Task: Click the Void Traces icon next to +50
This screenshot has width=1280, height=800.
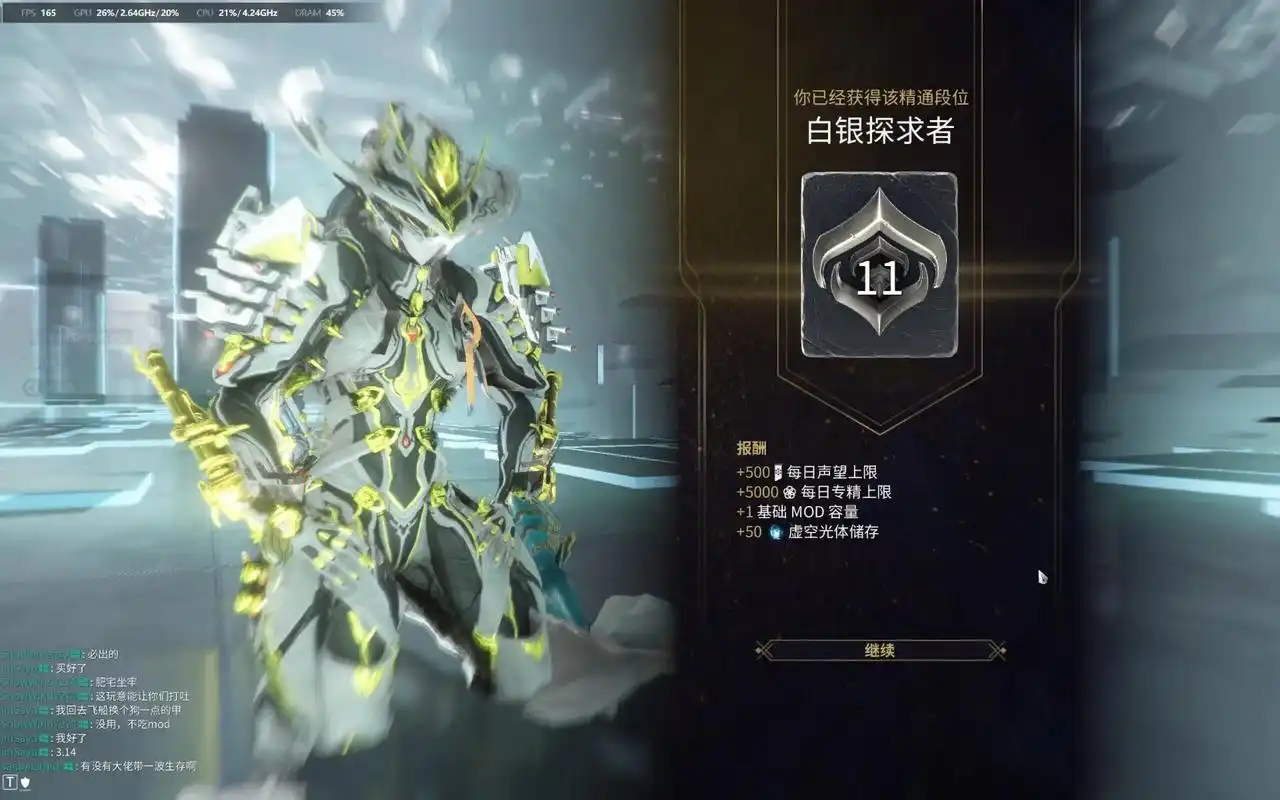Action: click(777, 533)
